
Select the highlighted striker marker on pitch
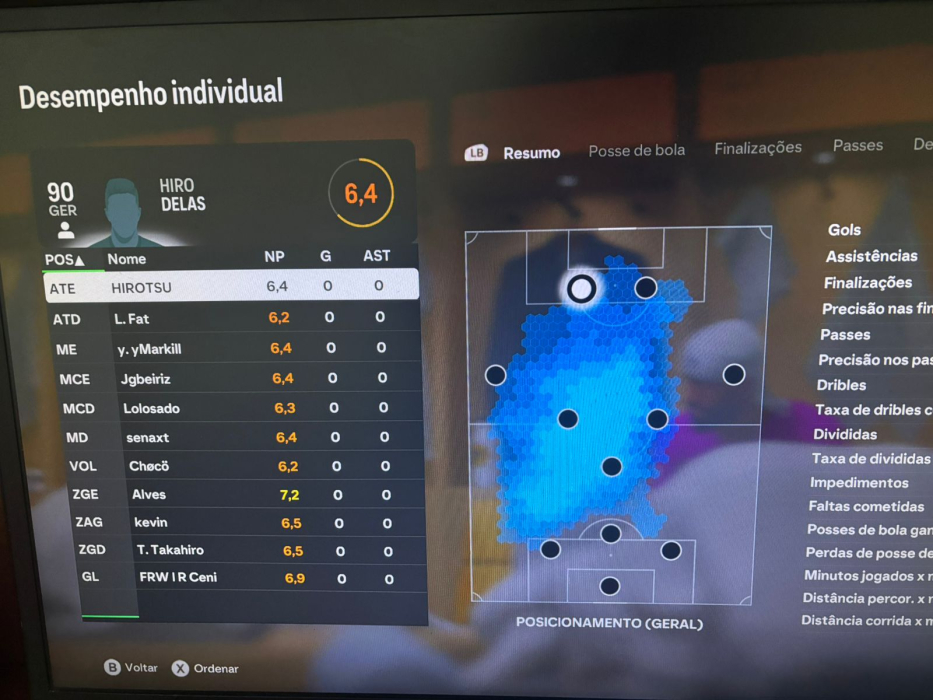[x=581, y=289]
